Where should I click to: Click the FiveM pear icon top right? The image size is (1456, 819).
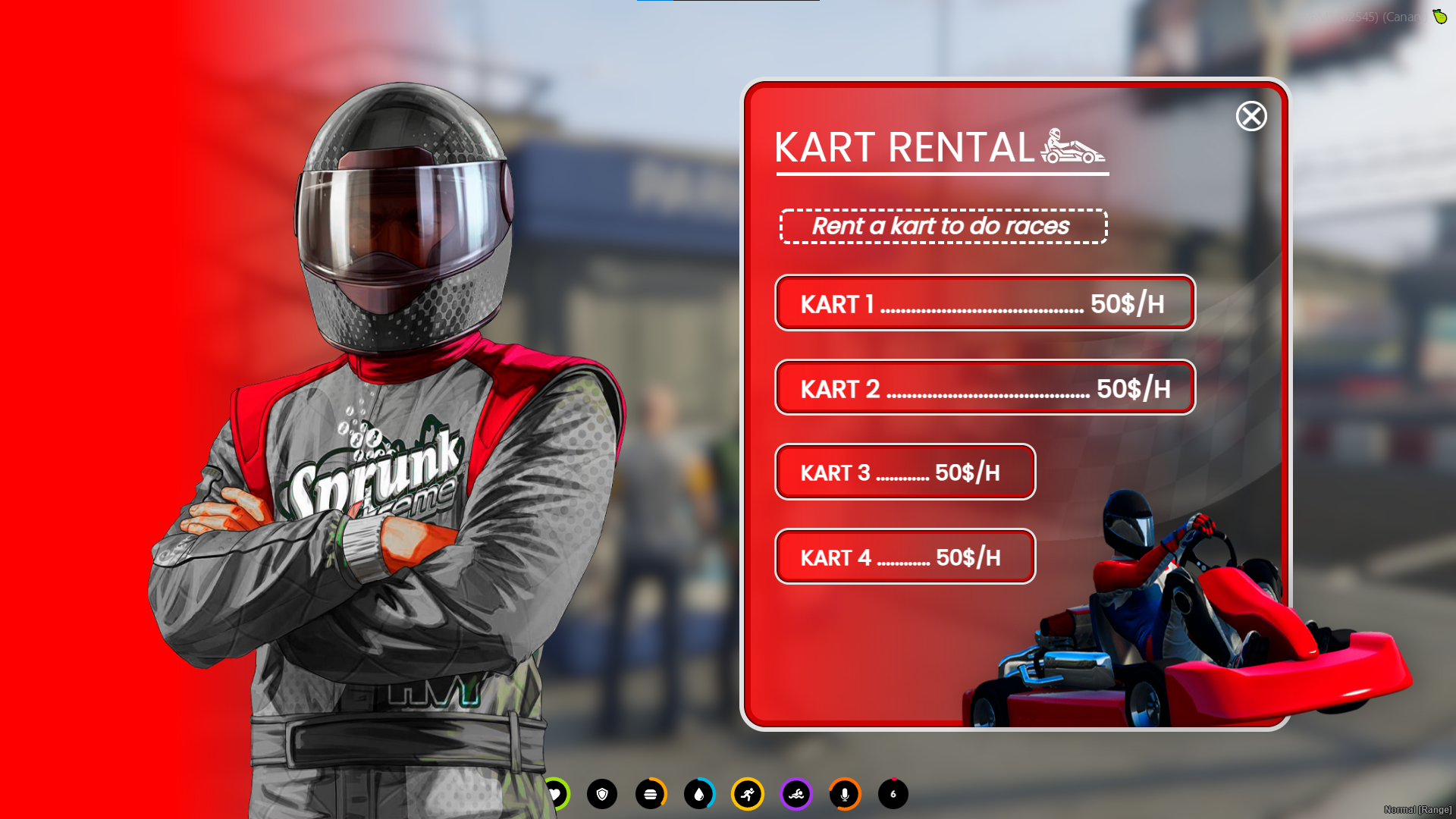1440,17
